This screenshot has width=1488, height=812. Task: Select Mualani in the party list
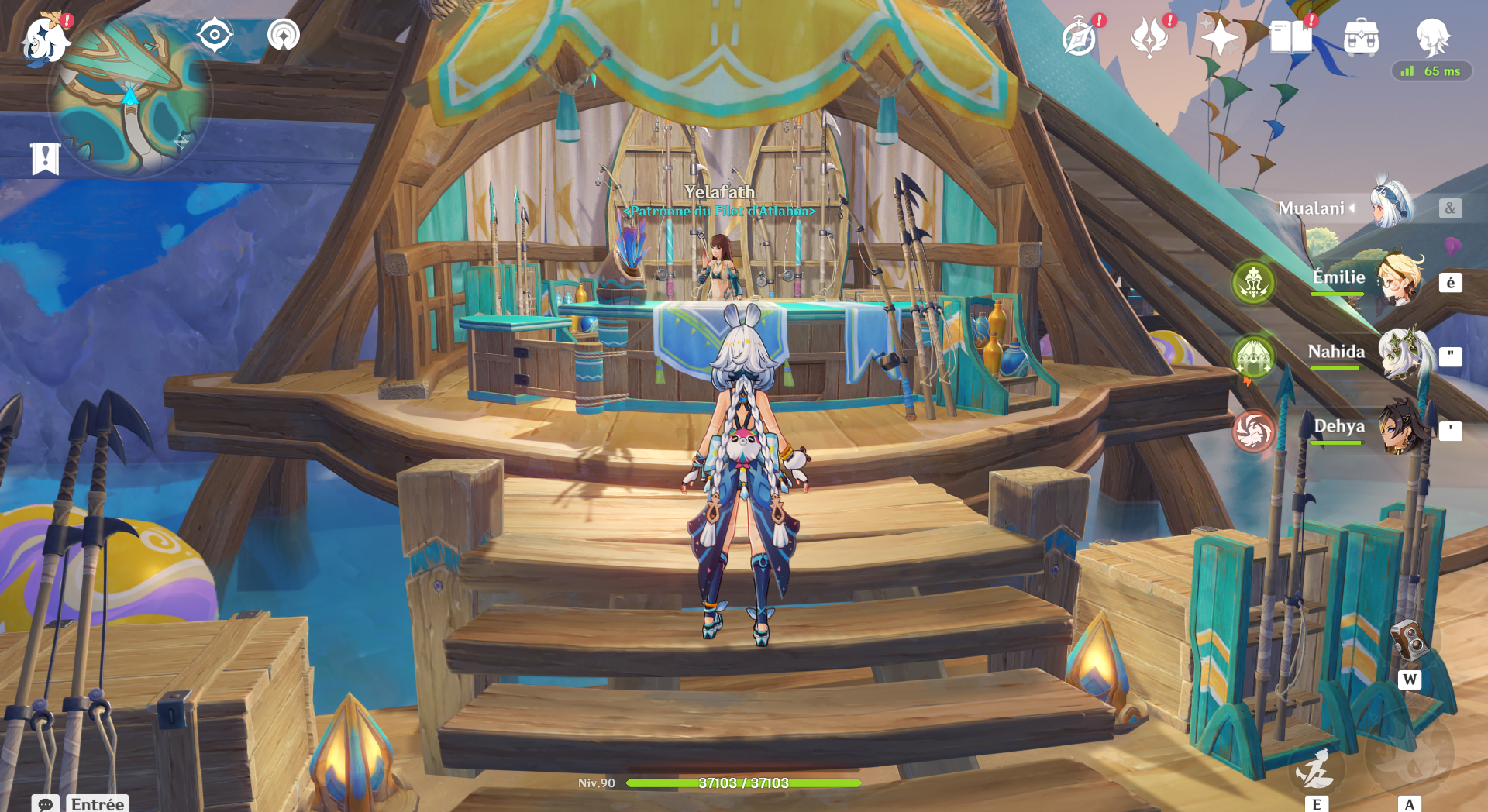(1390, 207)
